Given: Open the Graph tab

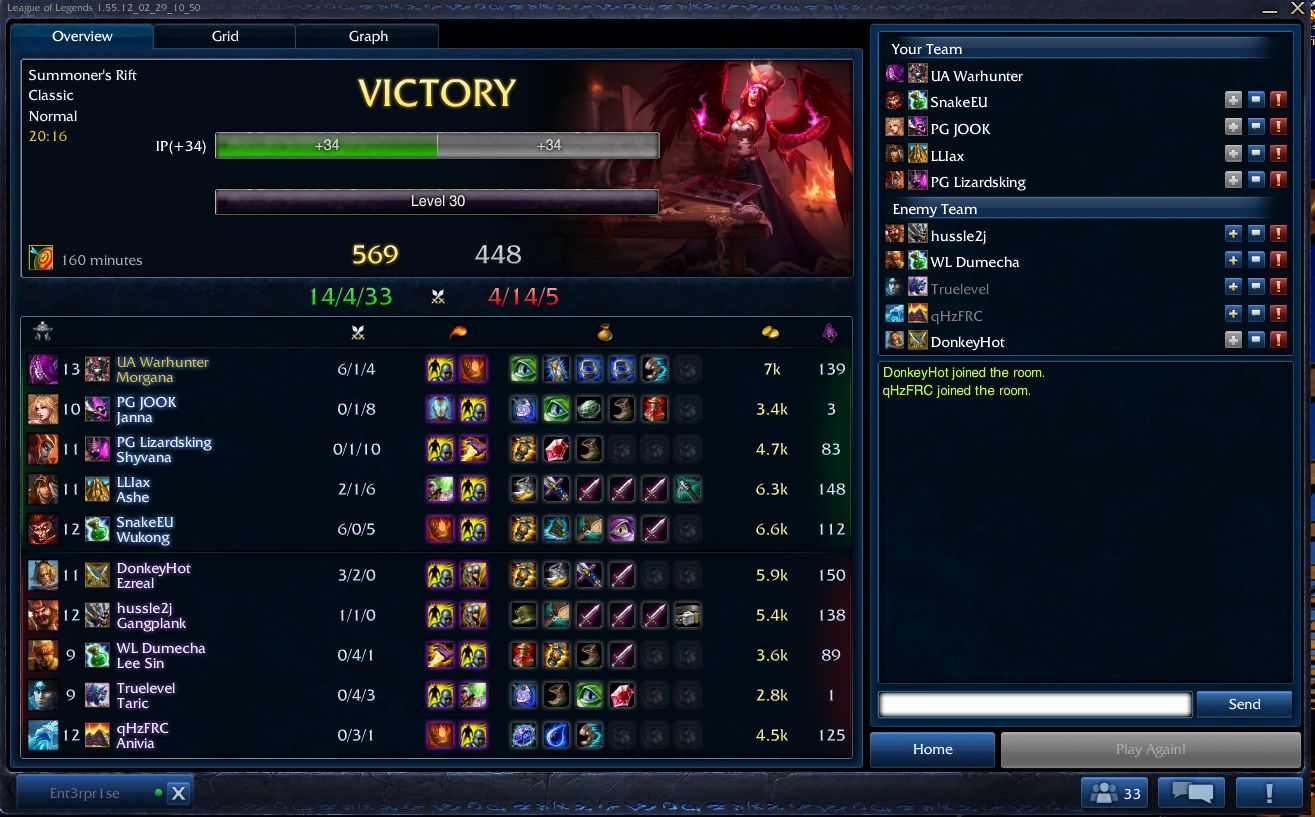Looking at the screenshot, I should pos(368,36).
